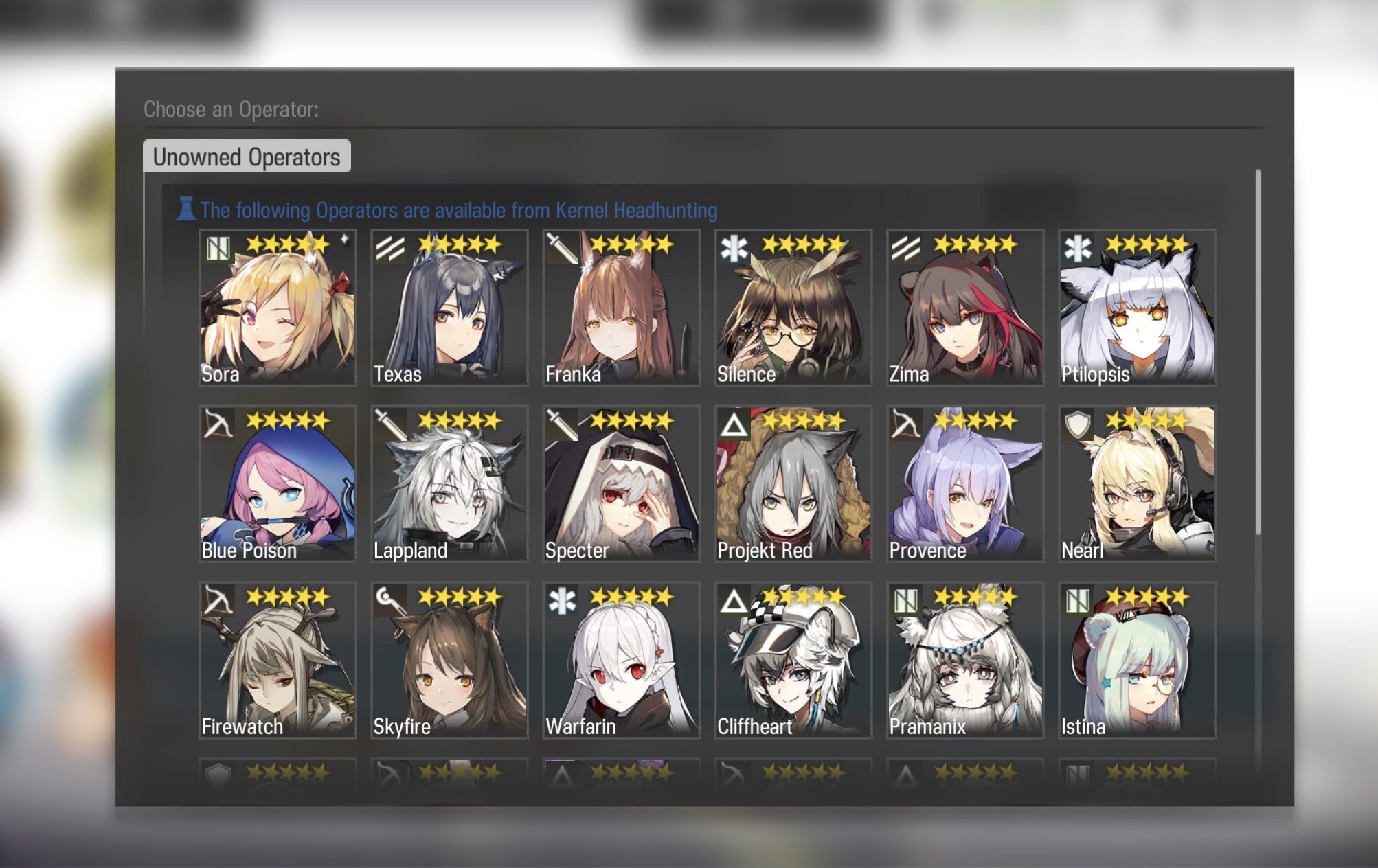Select the Ptilopsis card
Image resolution: width=1378 pixels, height=868 pixels.
click(x=1137, y=308)
